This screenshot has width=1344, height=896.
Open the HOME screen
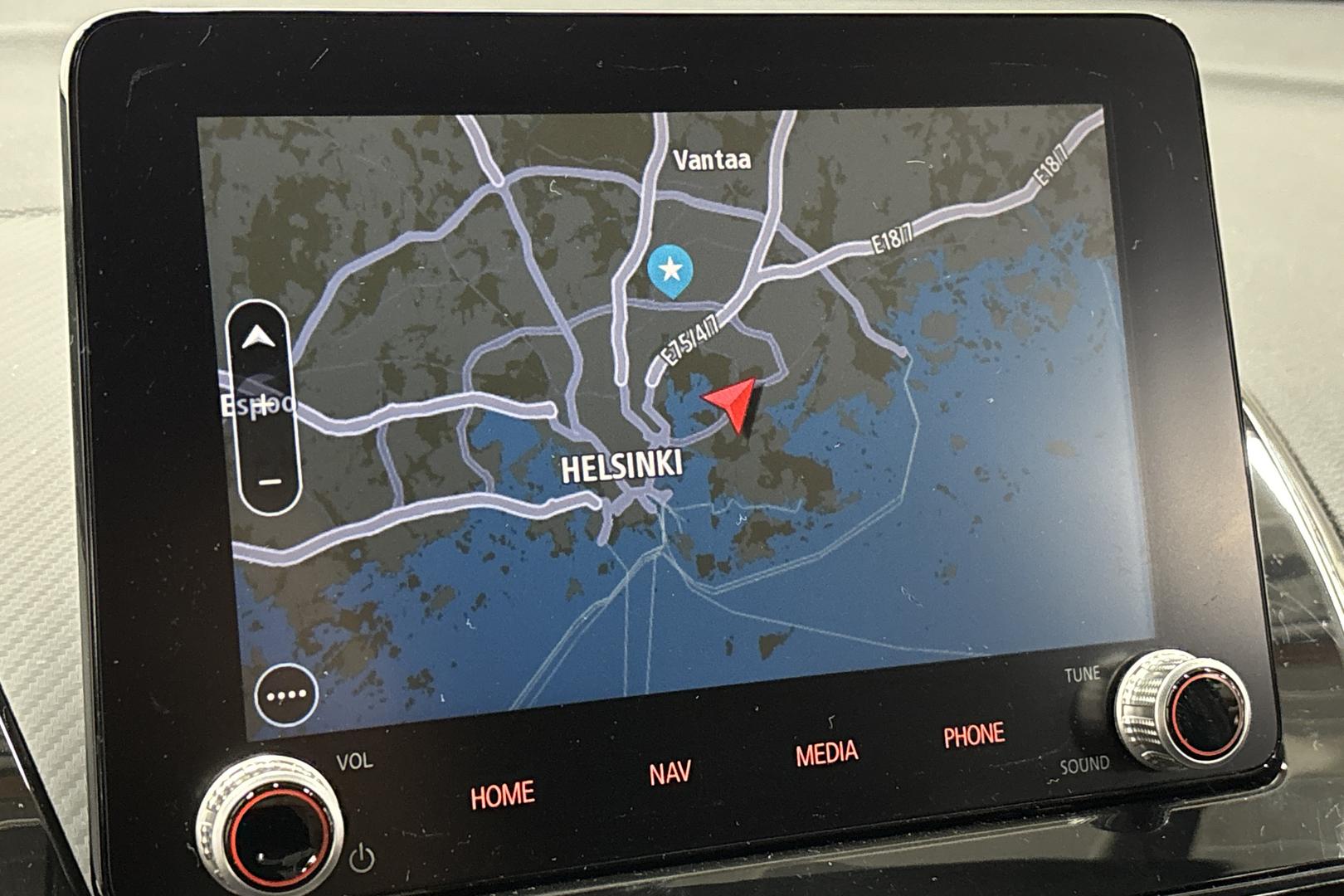click(503, 795)
